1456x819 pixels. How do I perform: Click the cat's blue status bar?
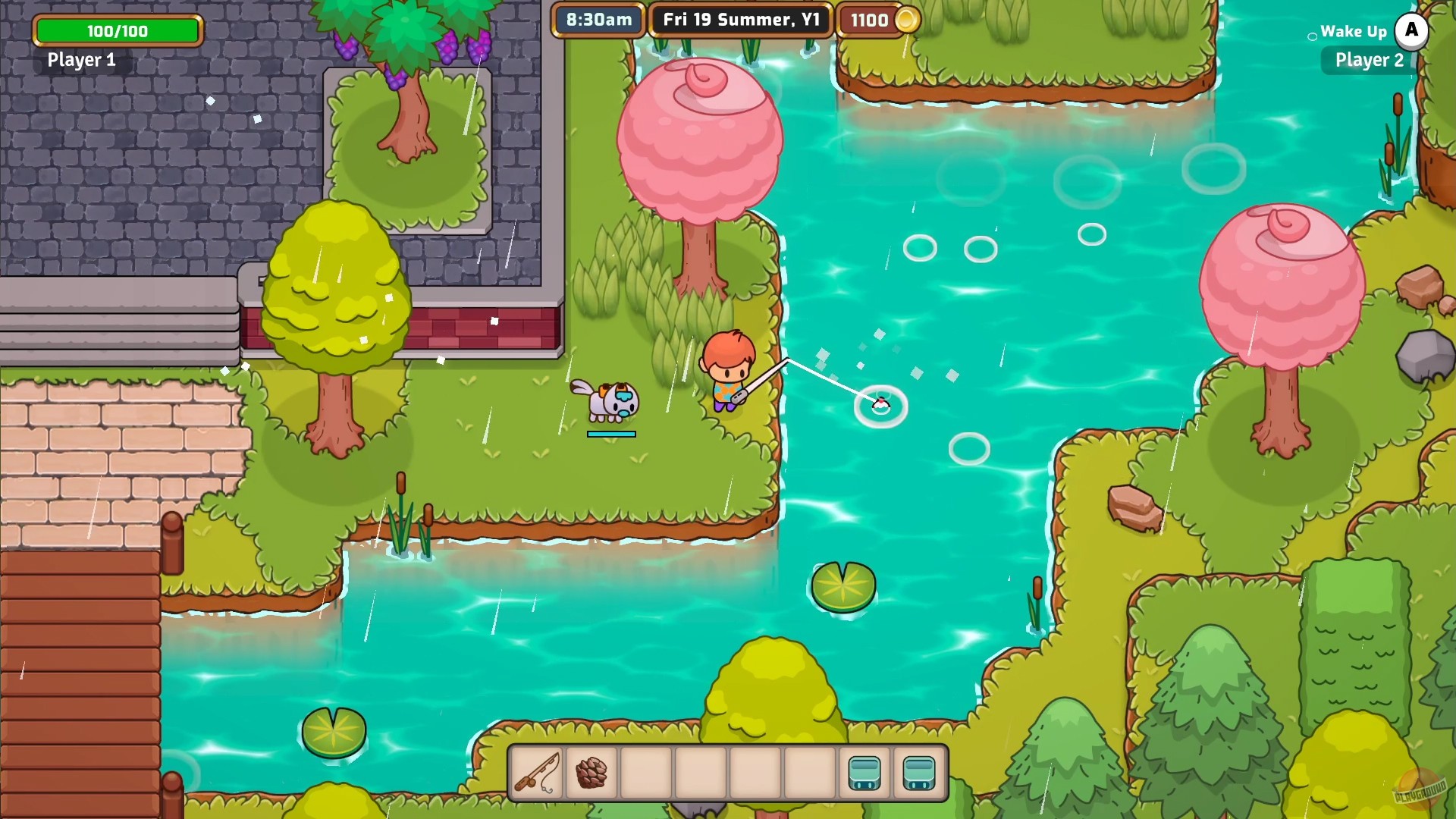pos(610,434)
